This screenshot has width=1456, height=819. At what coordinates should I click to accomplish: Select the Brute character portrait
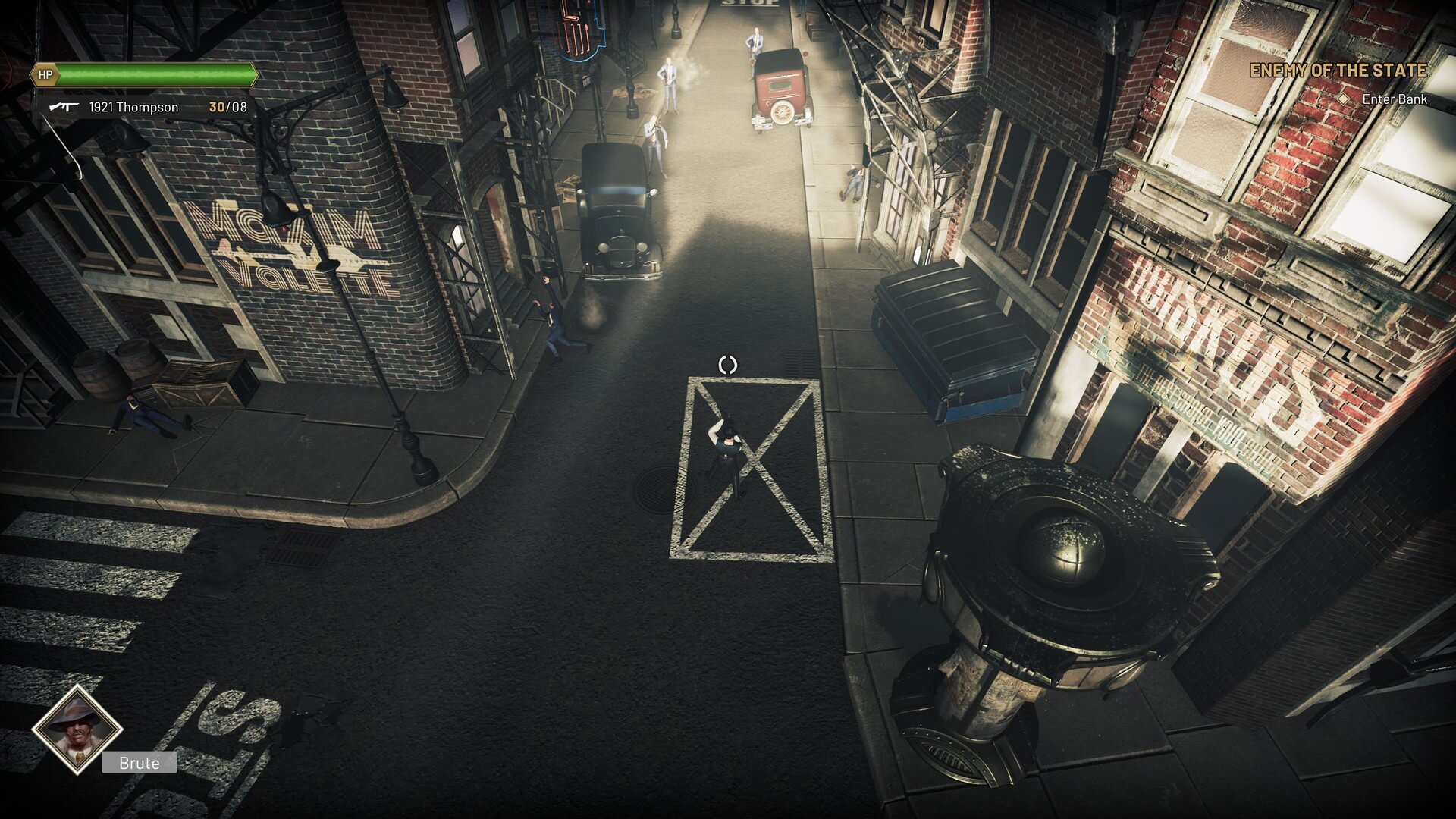coord(77,729)
